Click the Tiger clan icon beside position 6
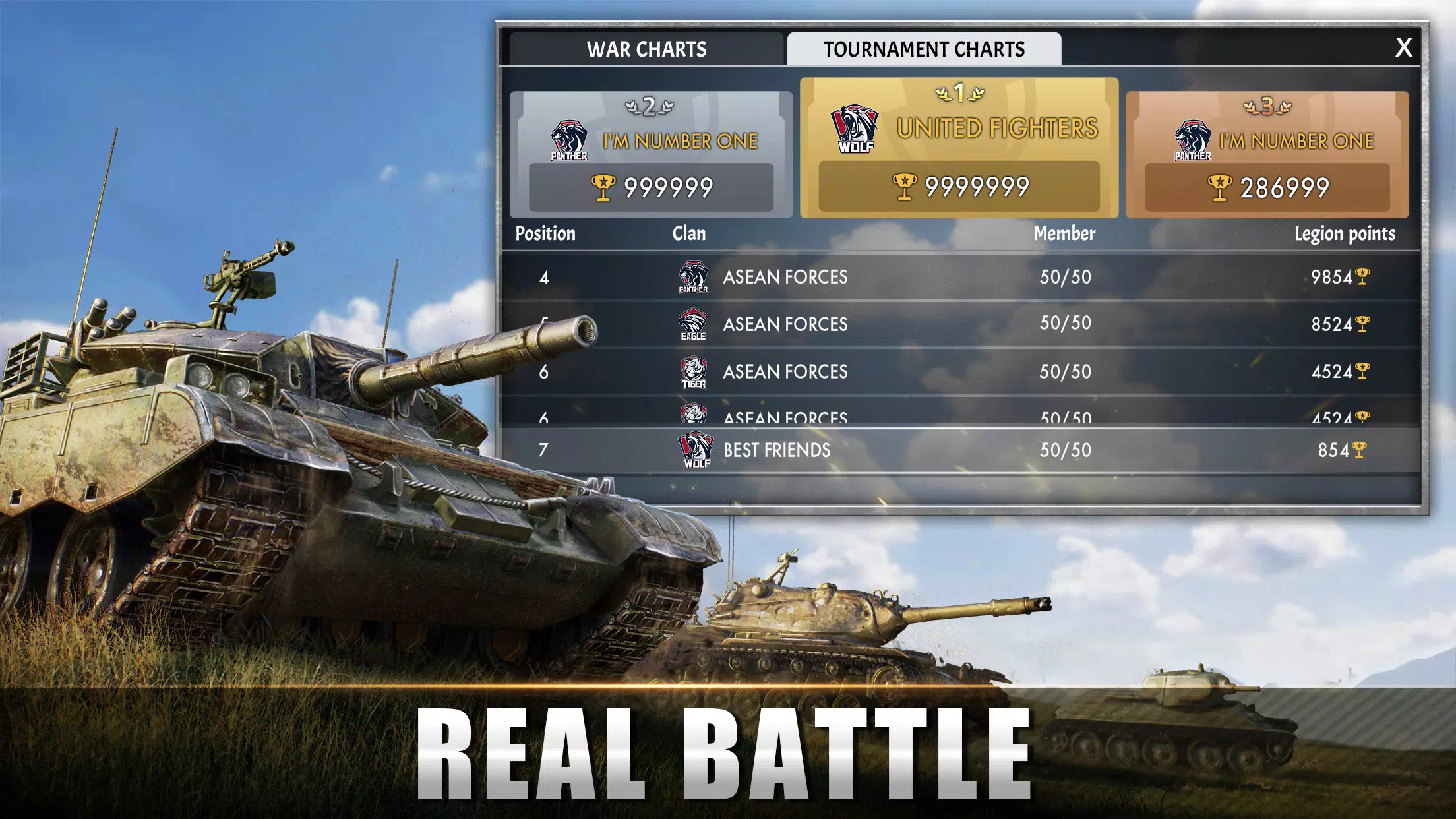Screen dimensions: 1456x819 [x=694, y=371]
